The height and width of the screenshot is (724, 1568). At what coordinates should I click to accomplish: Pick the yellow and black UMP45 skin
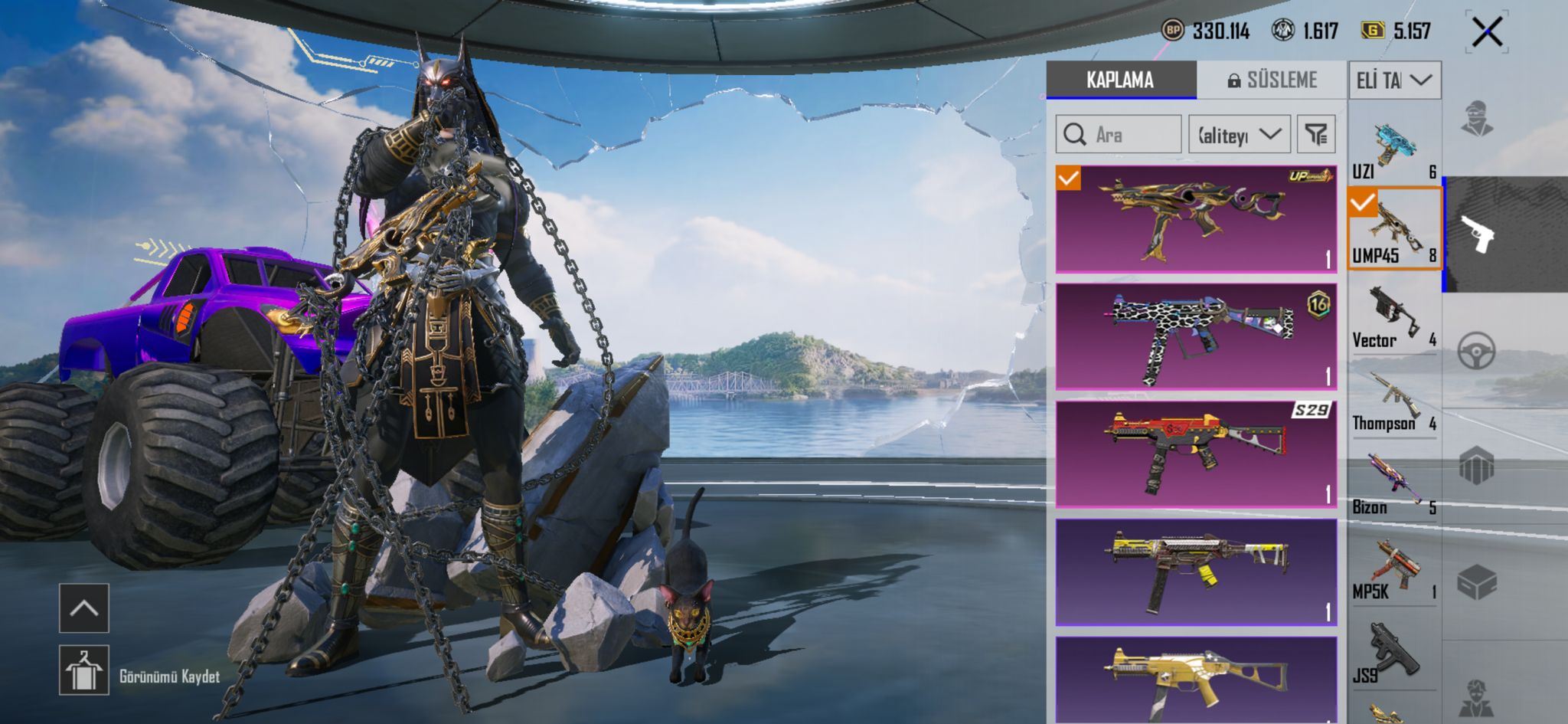tap(1196, 572)
